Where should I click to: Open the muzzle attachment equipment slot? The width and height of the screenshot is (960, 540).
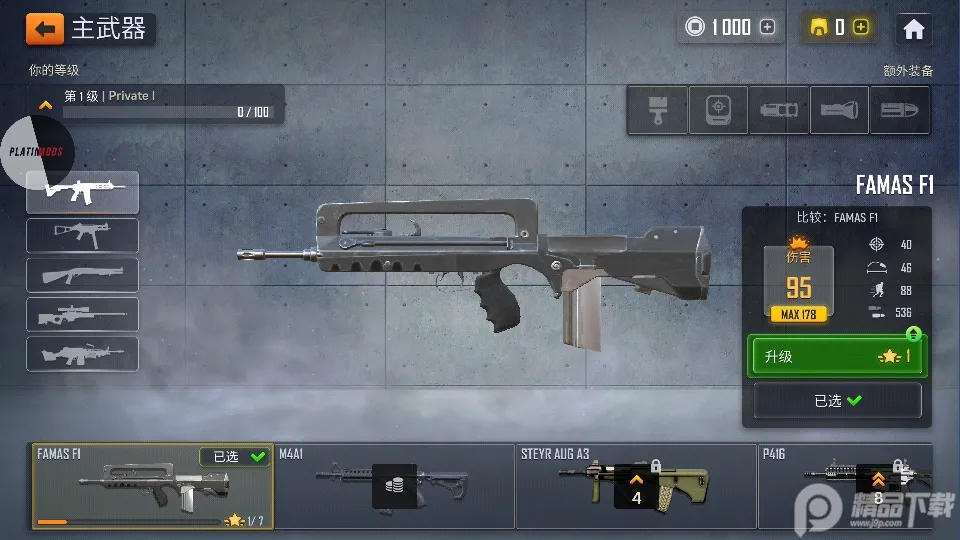pyautogui.click(x=778, y=110)
